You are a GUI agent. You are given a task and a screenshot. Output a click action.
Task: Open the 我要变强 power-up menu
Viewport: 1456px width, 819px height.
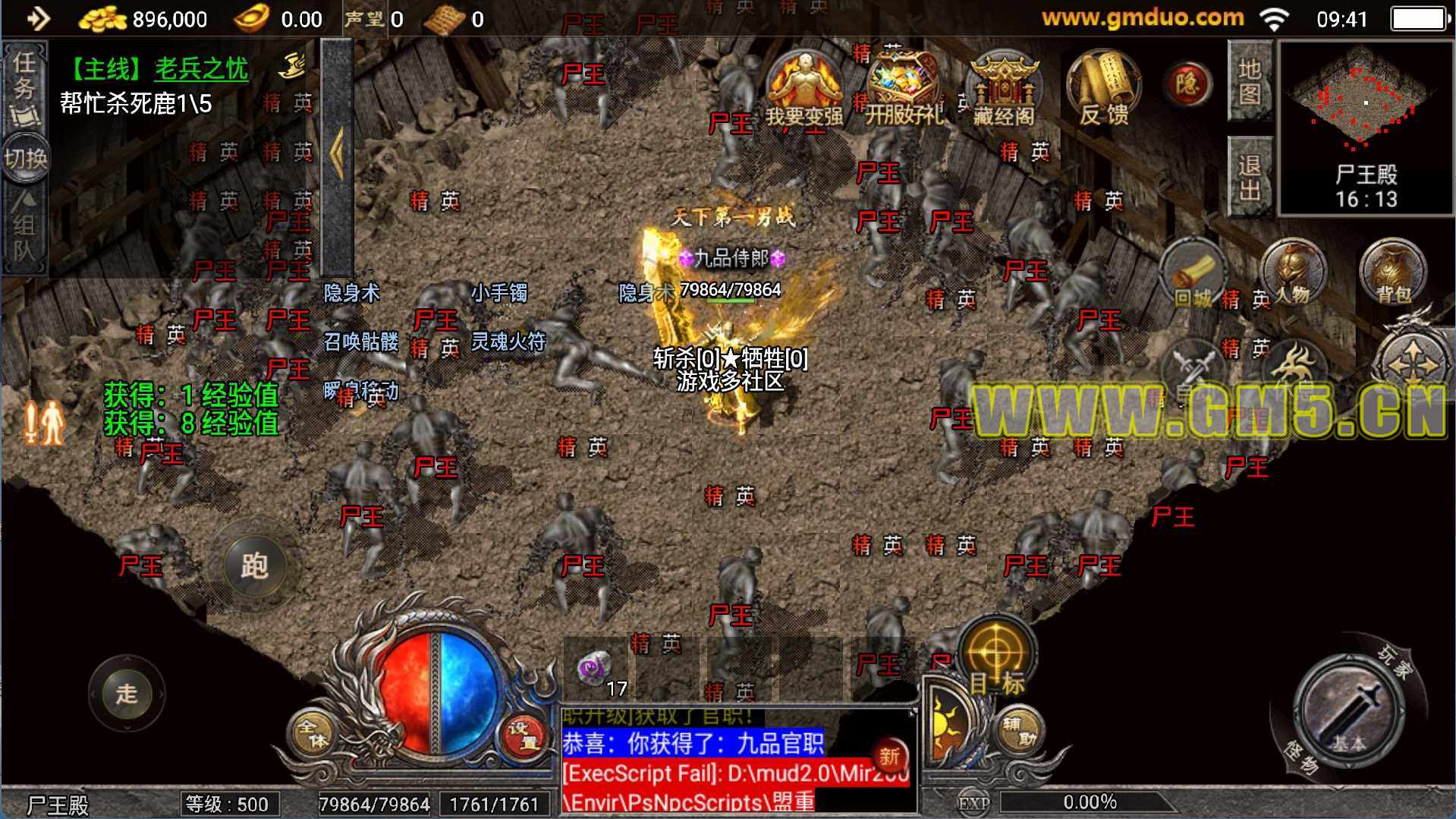click(x=803, y=90)
